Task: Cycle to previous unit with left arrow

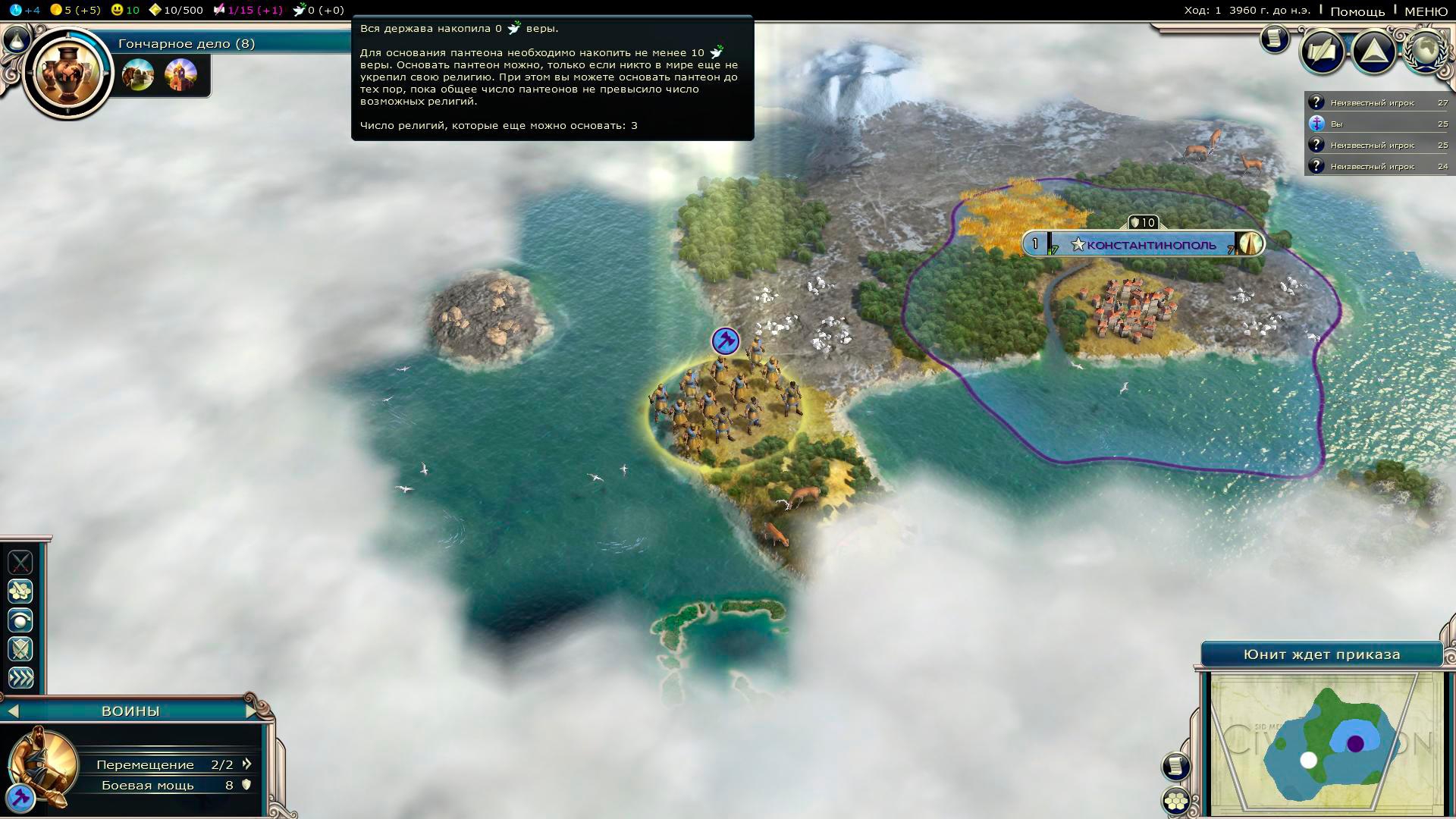Action: (x=13, y=711)
